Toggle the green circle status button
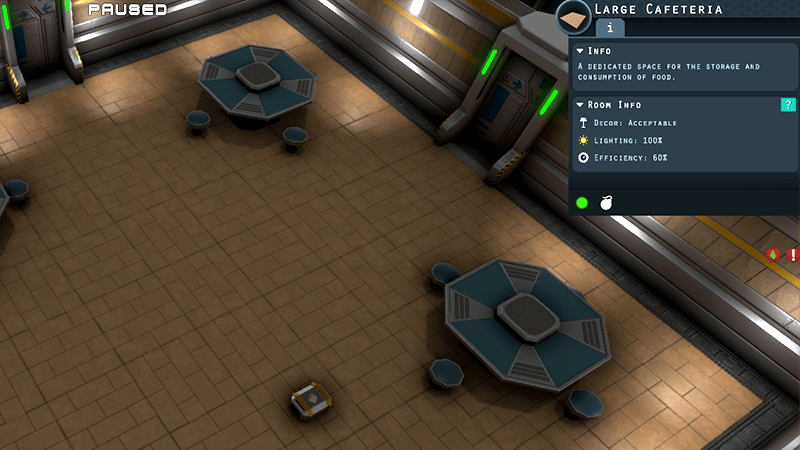The width and height of the screenshot is (800, 450). 582,203
